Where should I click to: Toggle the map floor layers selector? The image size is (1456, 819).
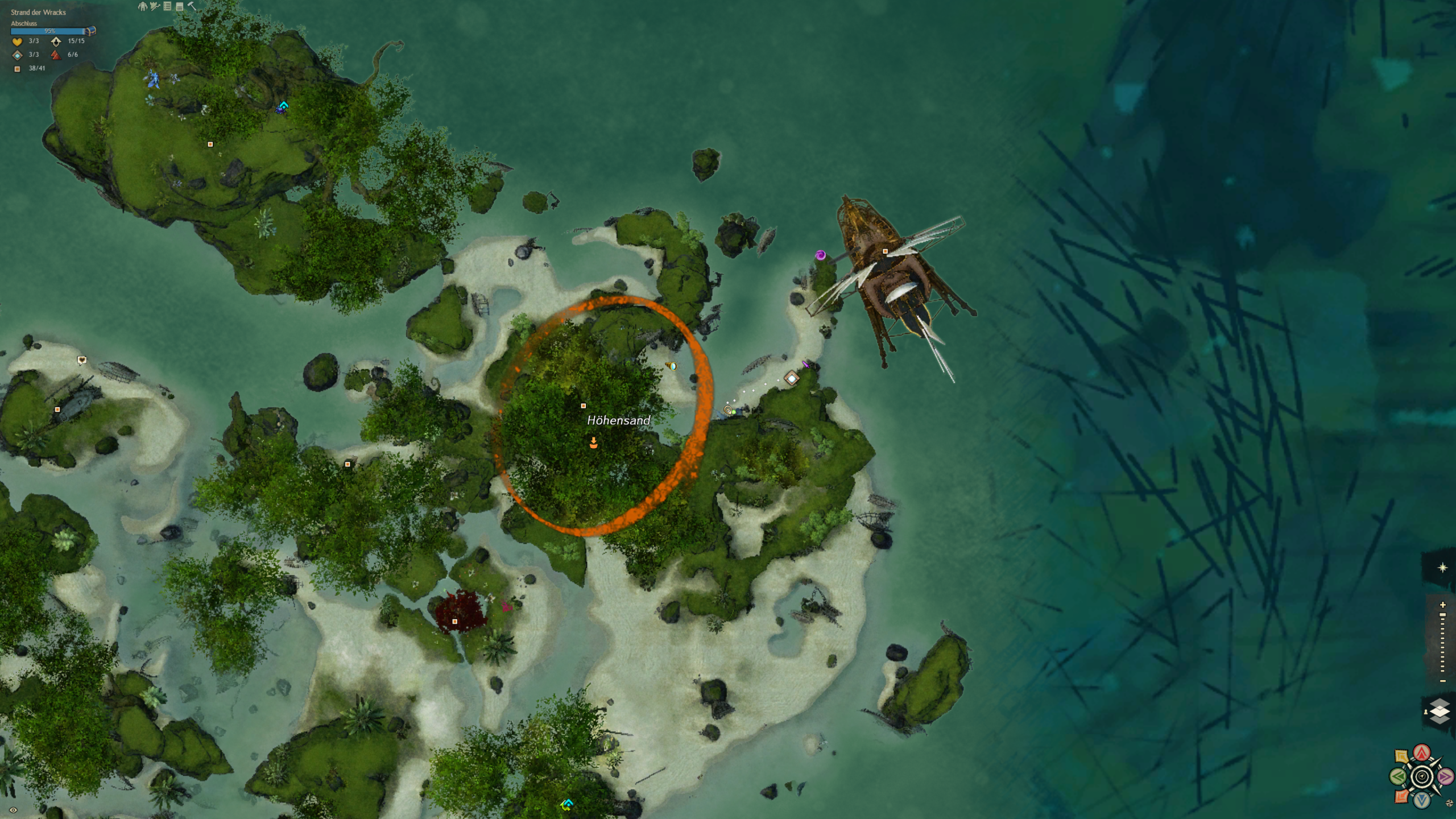point(1440,712)
